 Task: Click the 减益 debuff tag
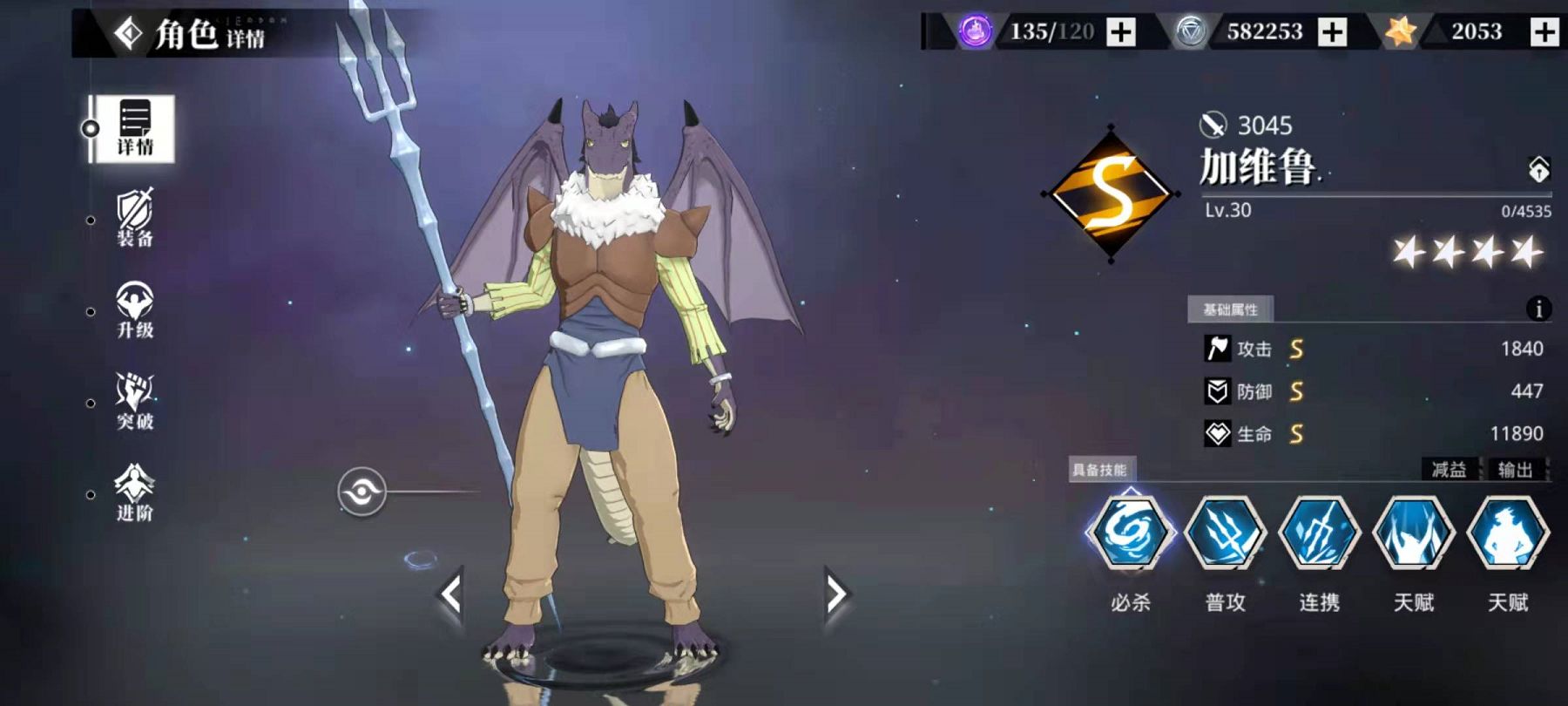pos(1449,470)
